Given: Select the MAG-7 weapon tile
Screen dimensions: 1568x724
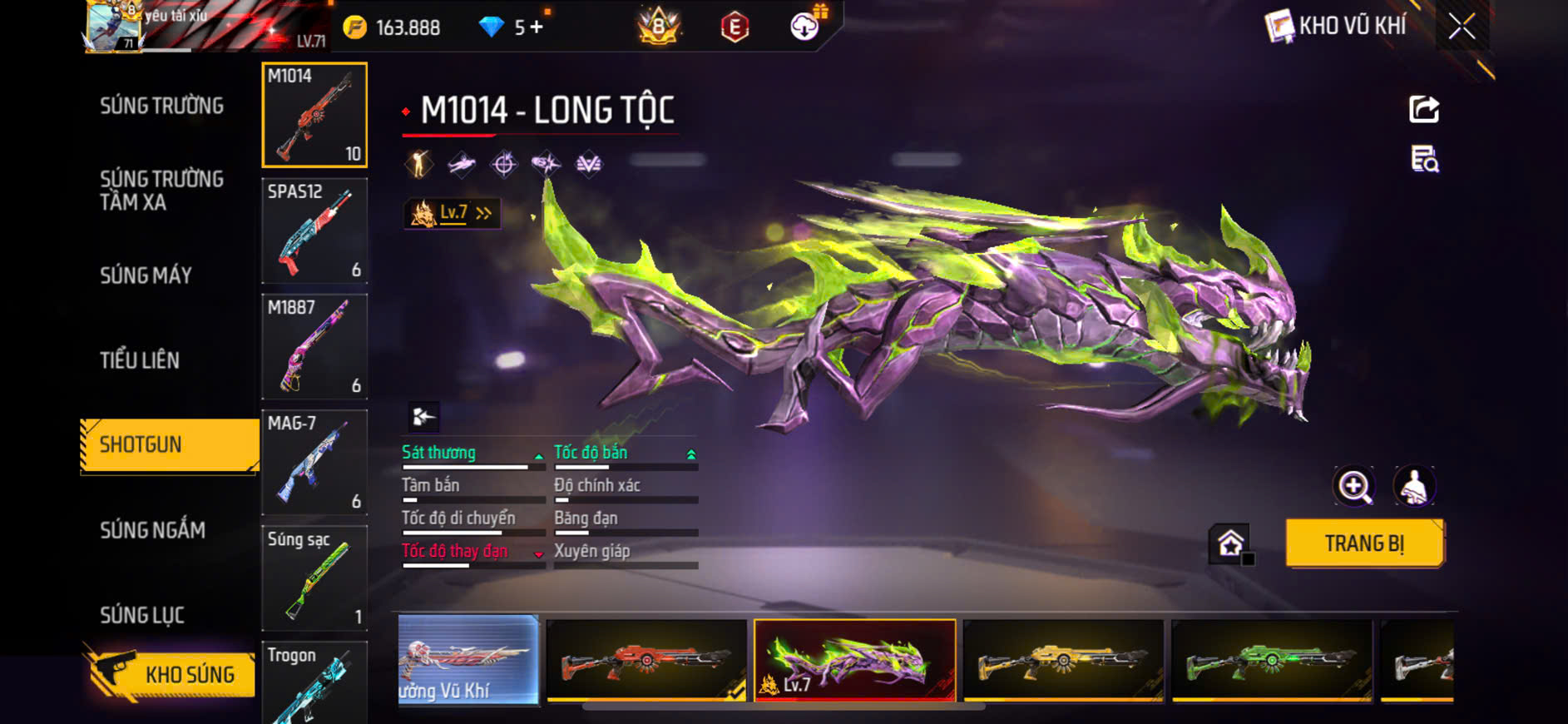Looking at the screenshot, I should [x=314, y=462].
